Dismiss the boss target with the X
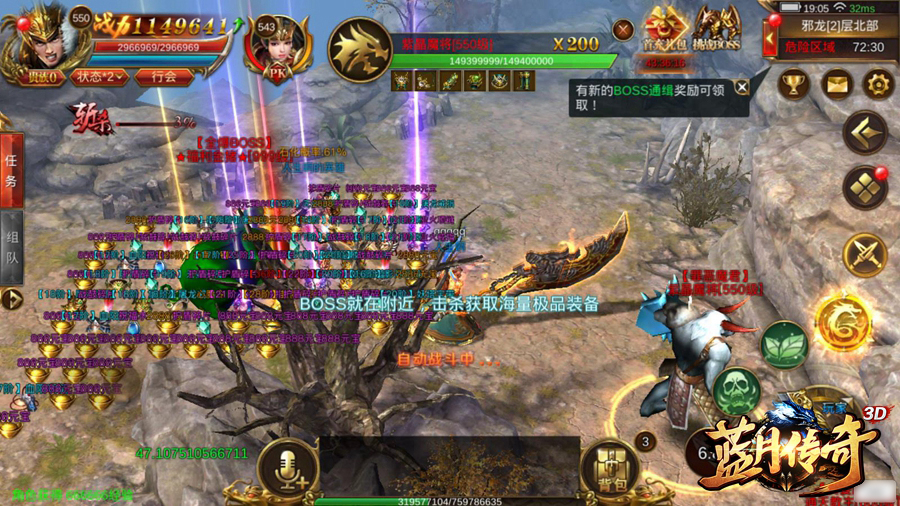 click(x=624, y=31)
